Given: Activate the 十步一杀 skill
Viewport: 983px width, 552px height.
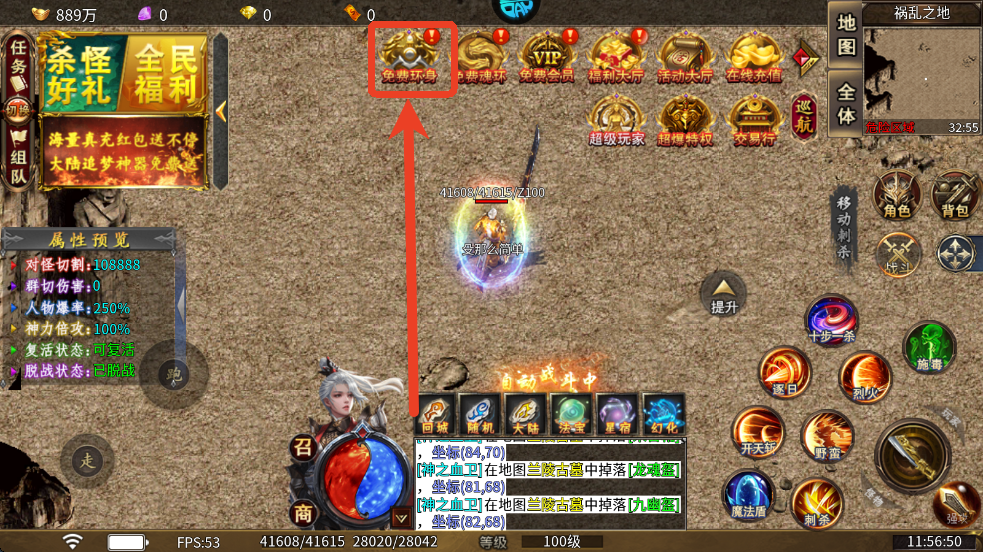Looking at the screenshot, I should click(832, 322).
